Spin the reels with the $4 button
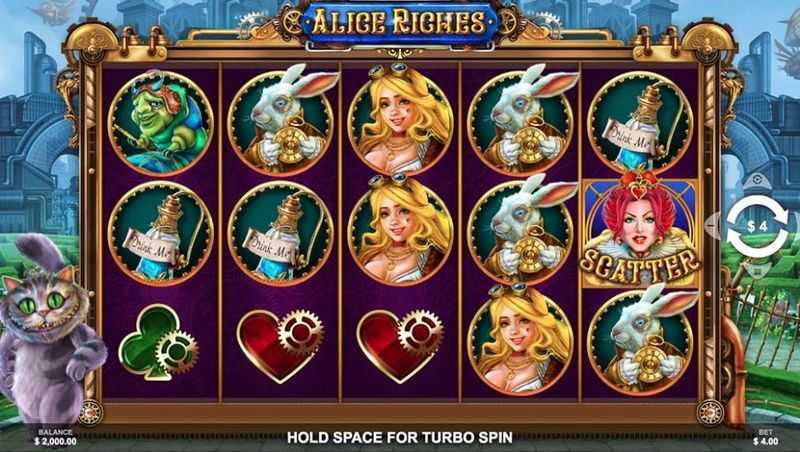Screen dimensions: 800x452 point(756,226)
